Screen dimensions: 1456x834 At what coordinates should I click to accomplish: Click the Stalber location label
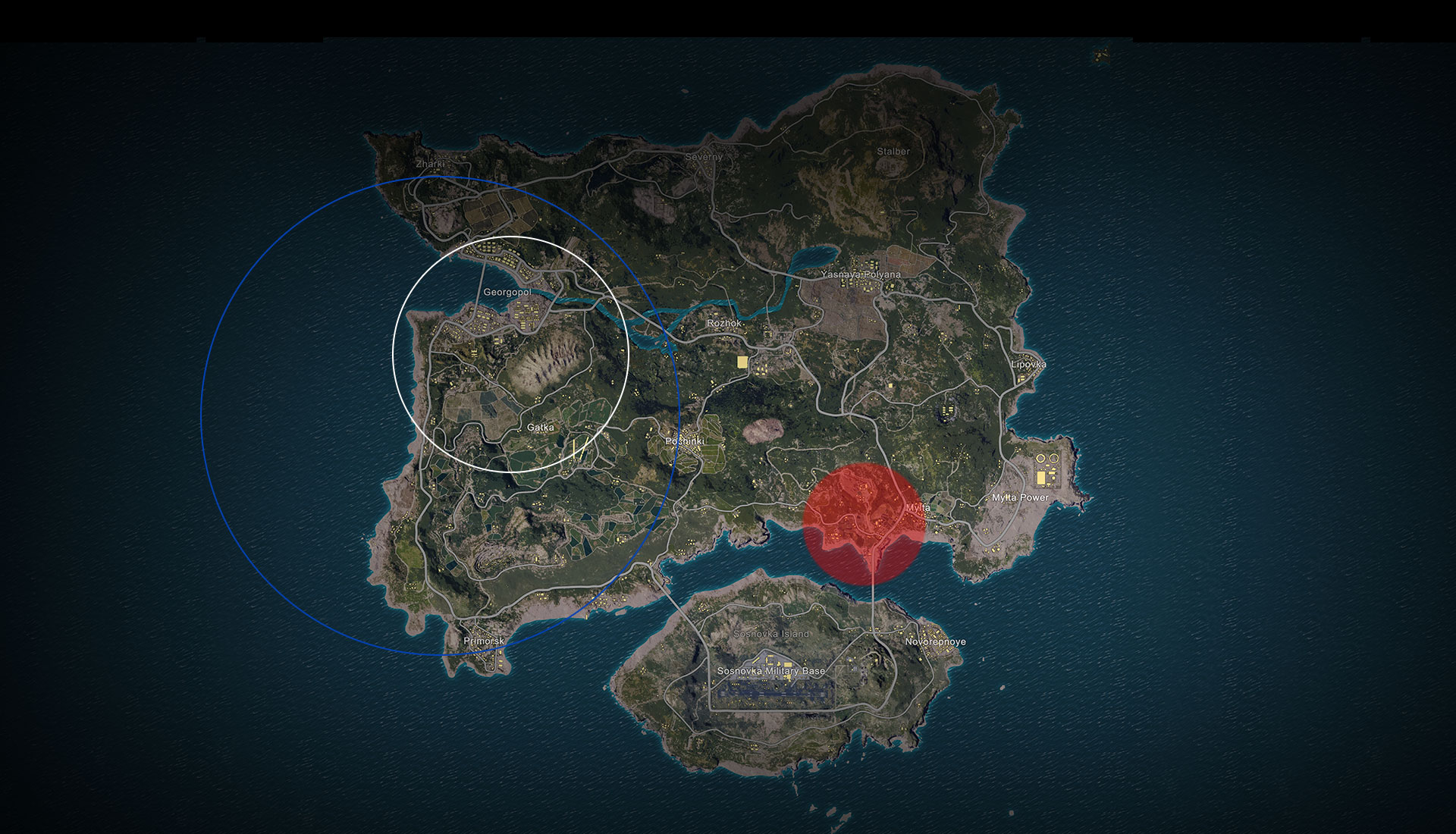[893, 152]
